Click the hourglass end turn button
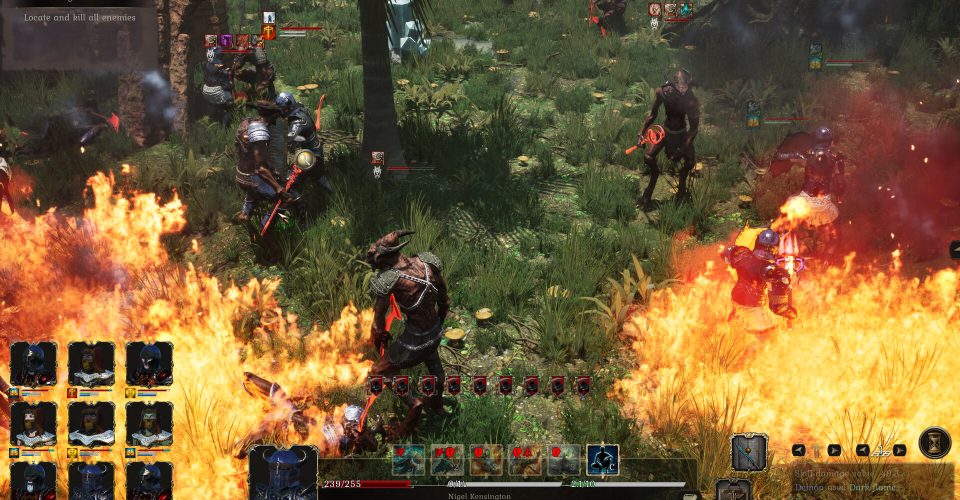960x500 pixels. [x=934, y=443]
